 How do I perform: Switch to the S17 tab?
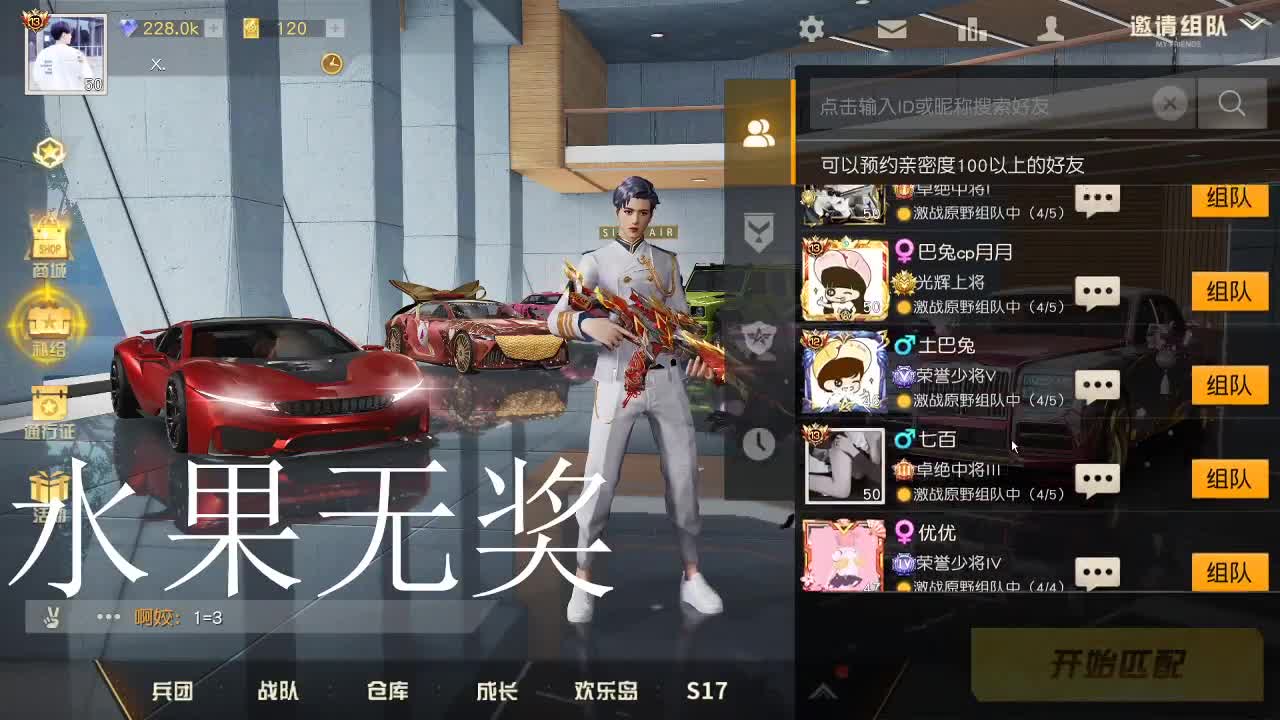click(x=707, y=690)
